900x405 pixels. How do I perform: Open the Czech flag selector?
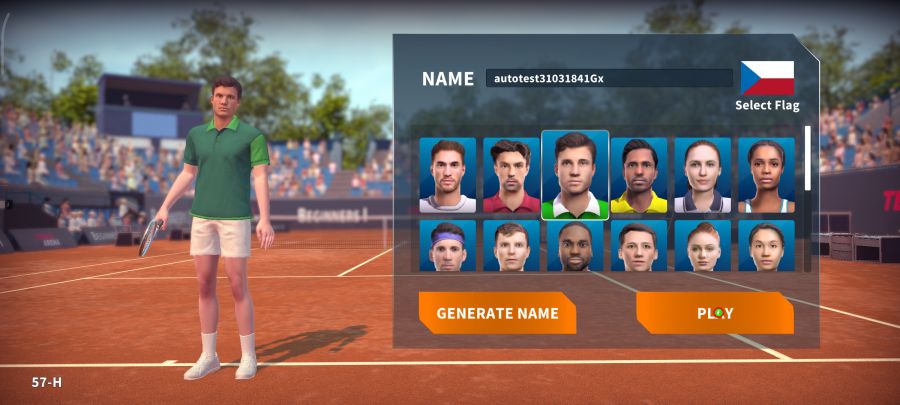[767, 80]
